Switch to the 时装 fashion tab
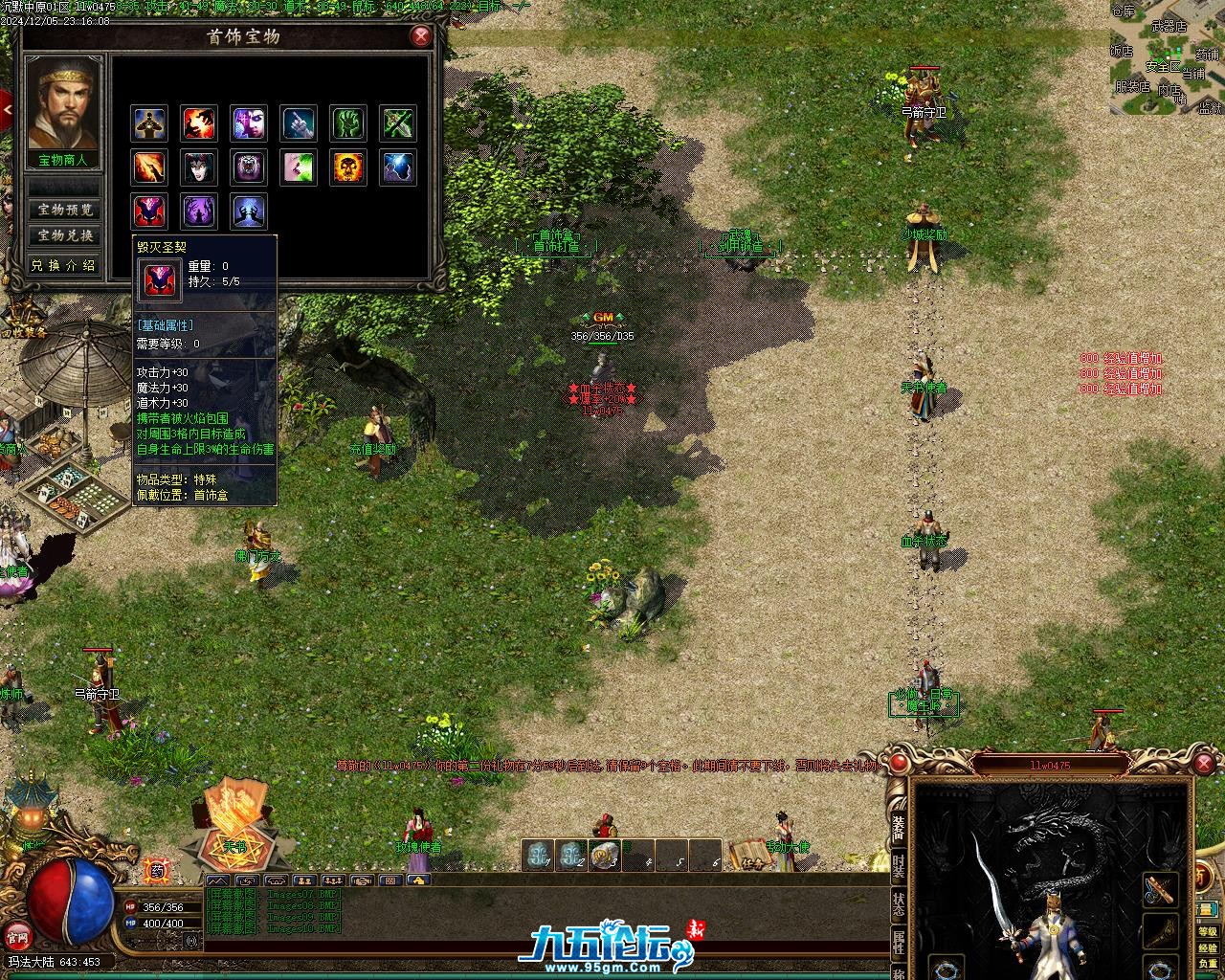 tap(899, 866)
